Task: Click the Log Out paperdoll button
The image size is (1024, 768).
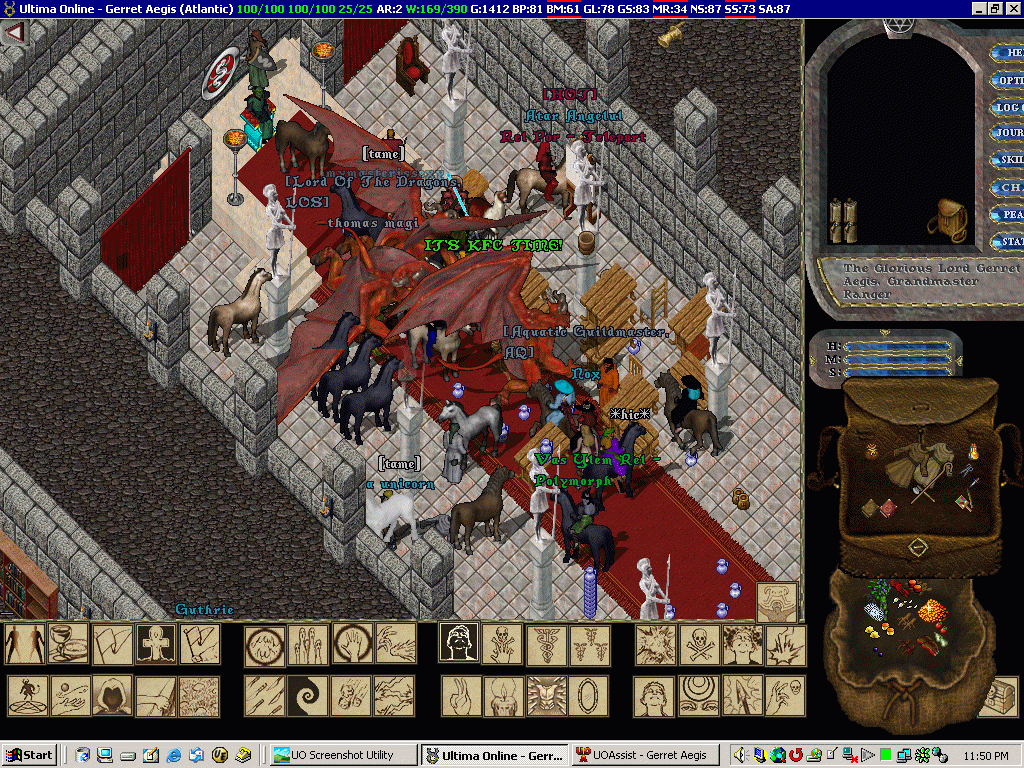Action: (x=1006, y=107)
